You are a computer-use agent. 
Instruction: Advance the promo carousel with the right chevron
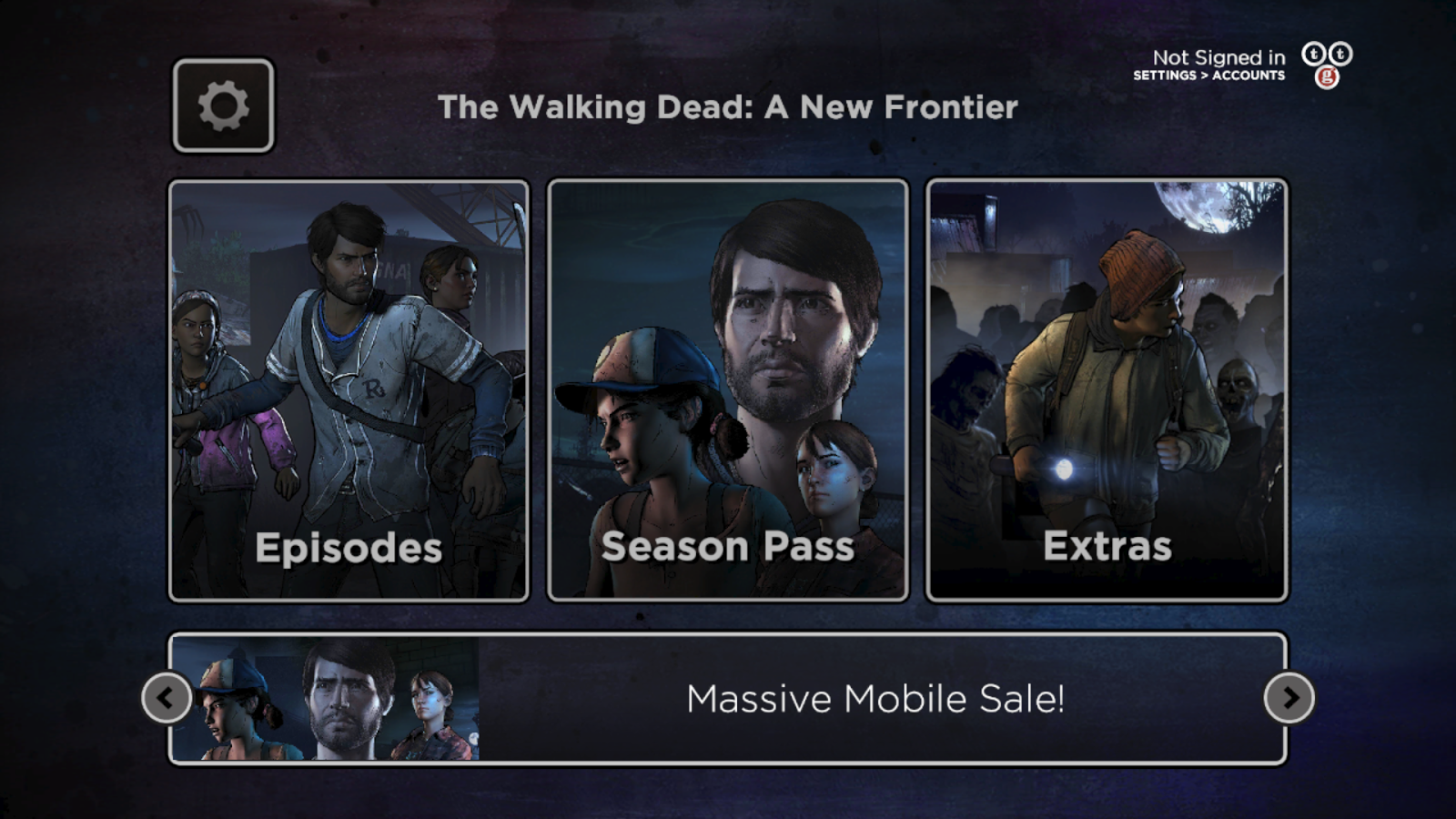tap(1290, 699)
